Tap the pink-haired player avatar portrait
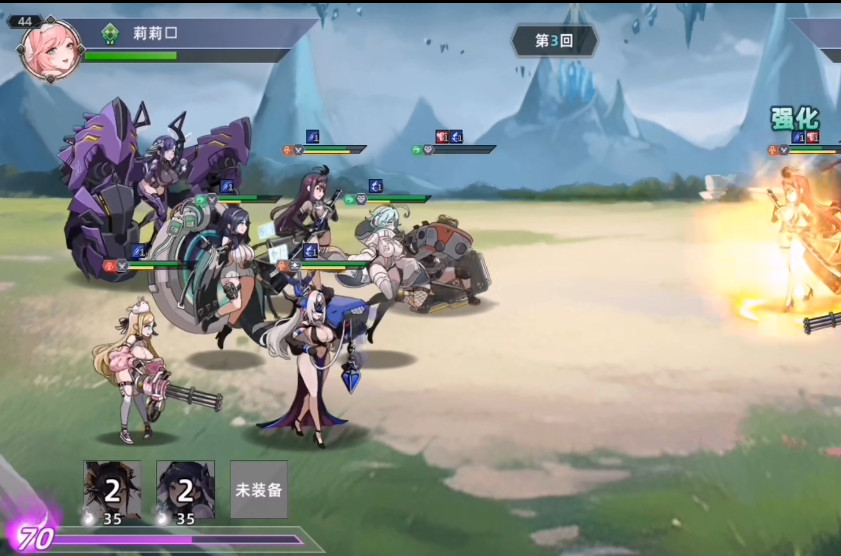This screenshot has width=841, height=556. 50,51
